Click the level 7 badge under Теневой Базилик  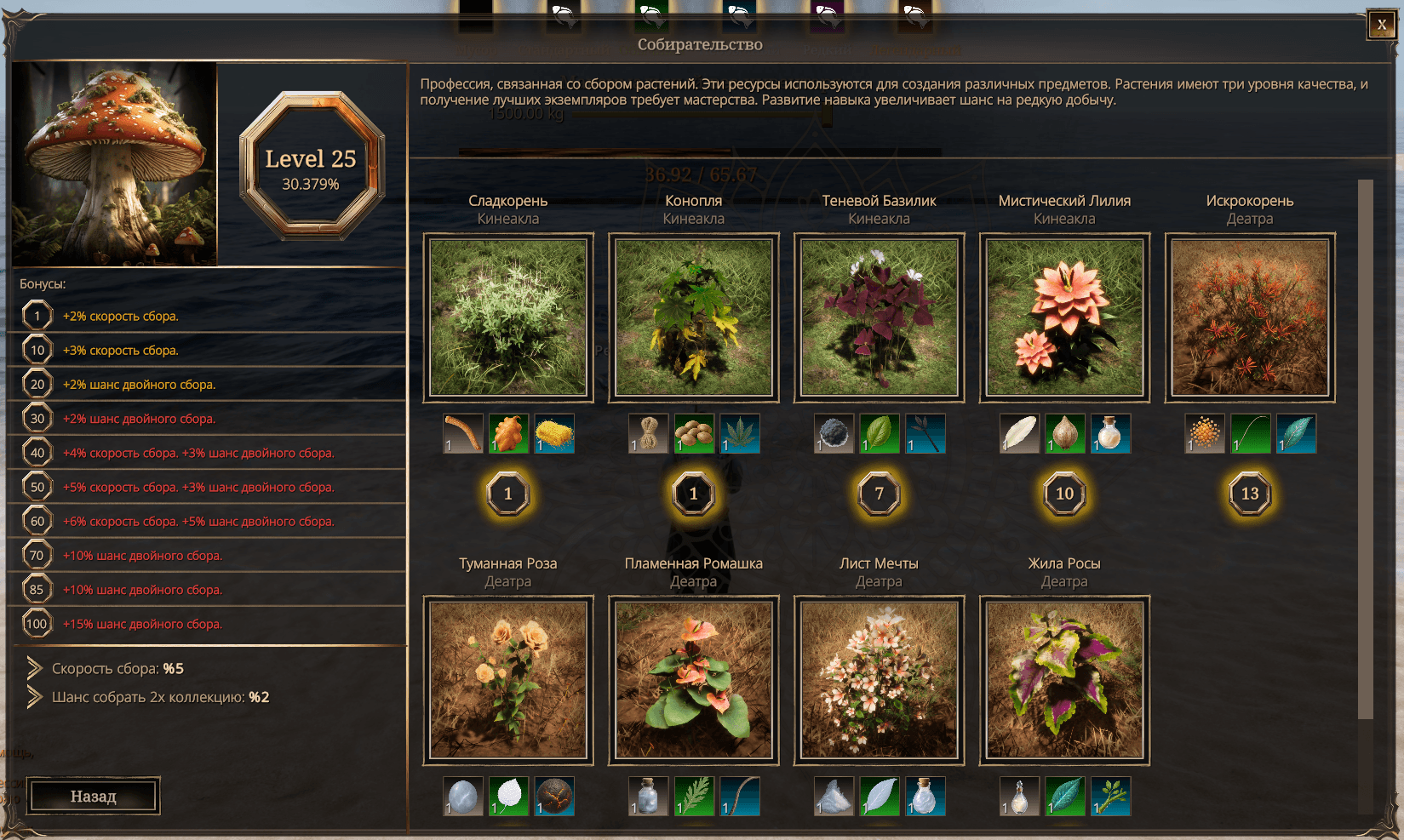pyautogui.click(x=879, y=494)
